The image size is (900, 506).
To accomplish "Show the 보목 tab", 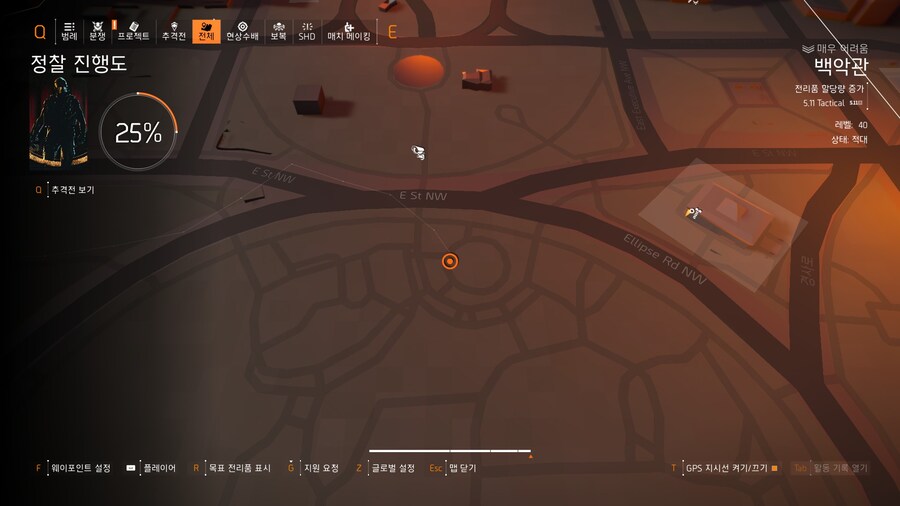I will point(278,30).
